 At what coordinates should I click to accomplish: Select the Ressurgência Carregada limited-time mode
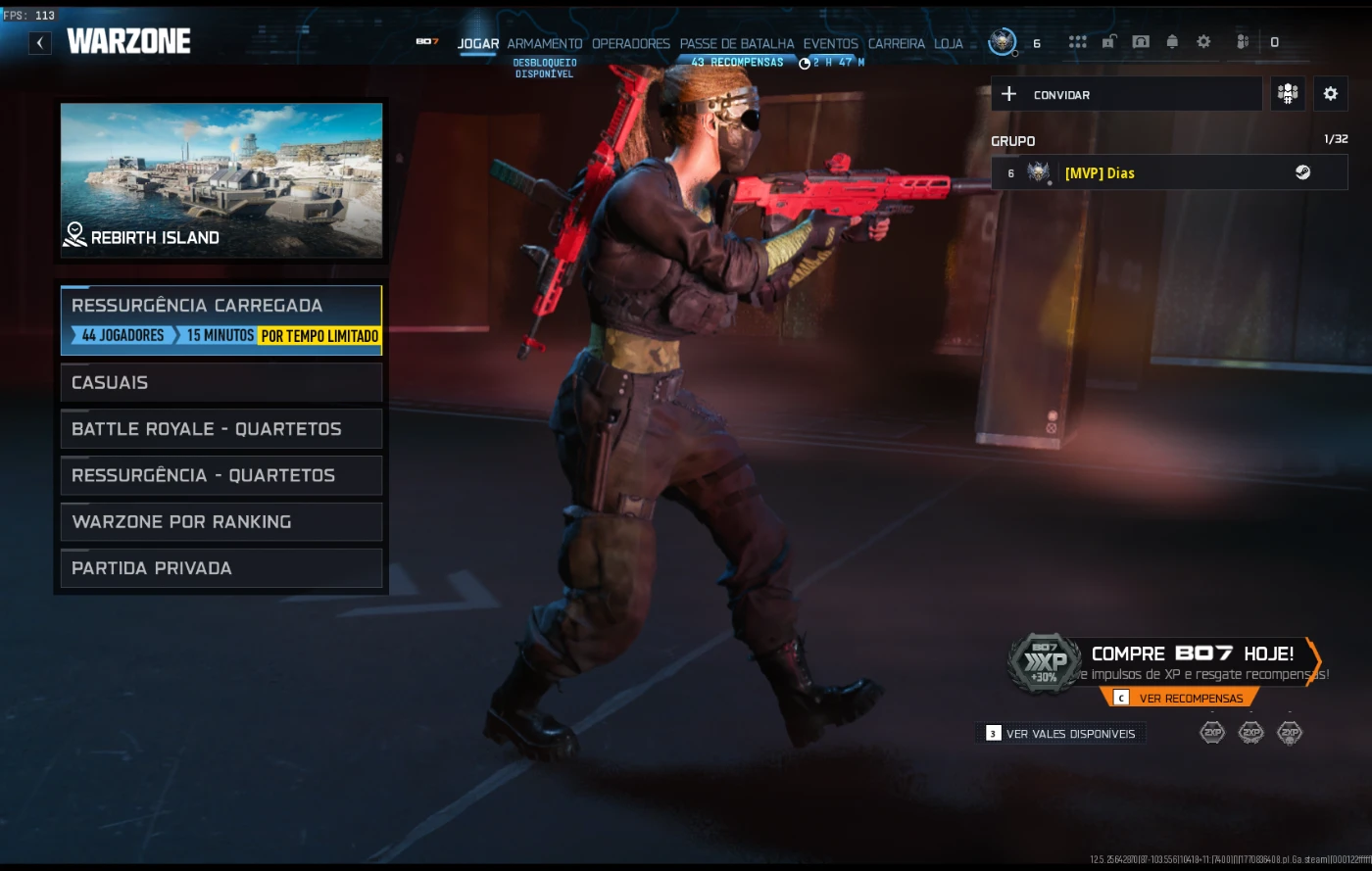click(220, 319)
